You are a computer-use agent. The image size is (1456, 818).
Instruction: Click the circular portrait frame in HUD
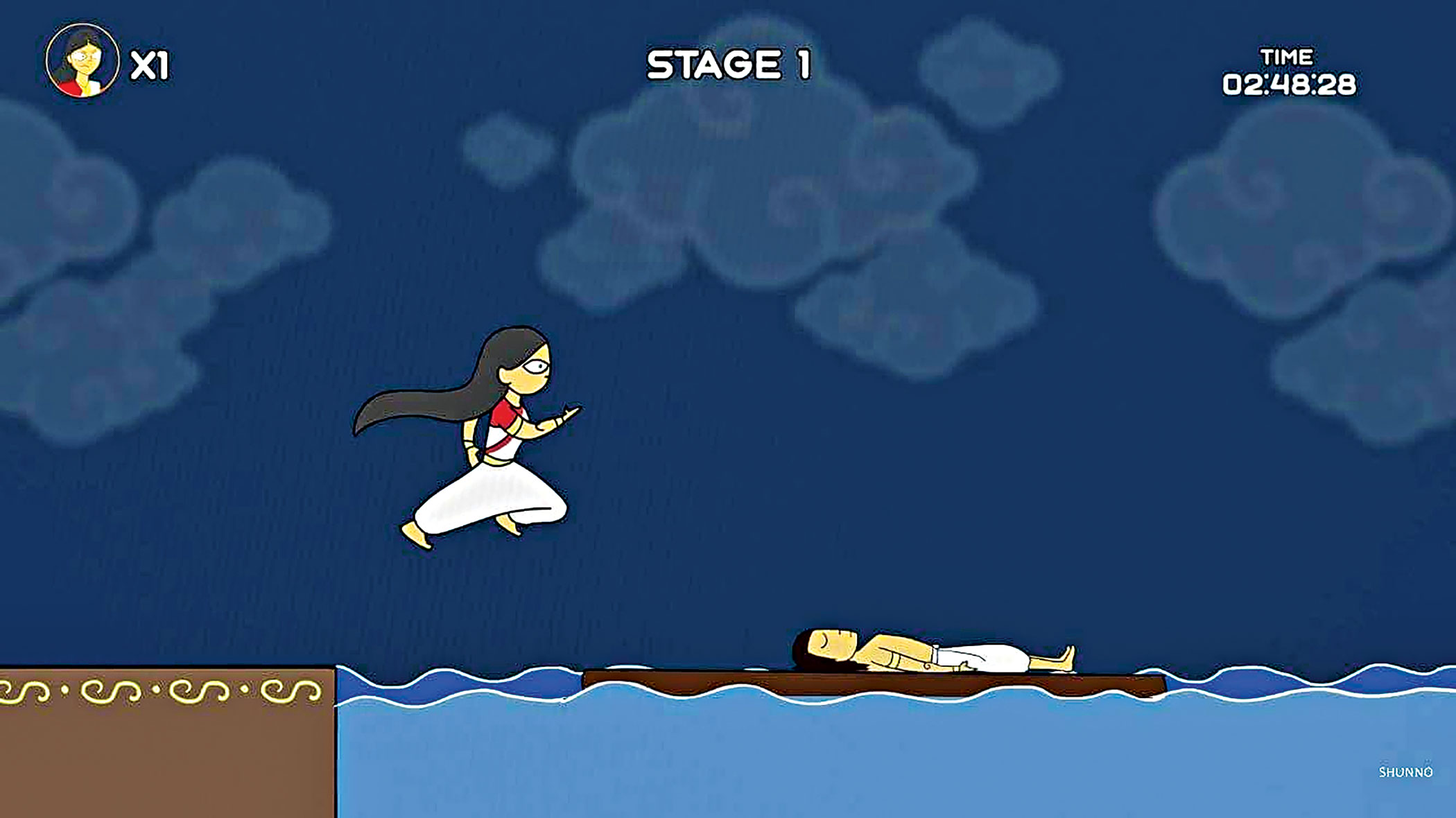pos(83,62)
